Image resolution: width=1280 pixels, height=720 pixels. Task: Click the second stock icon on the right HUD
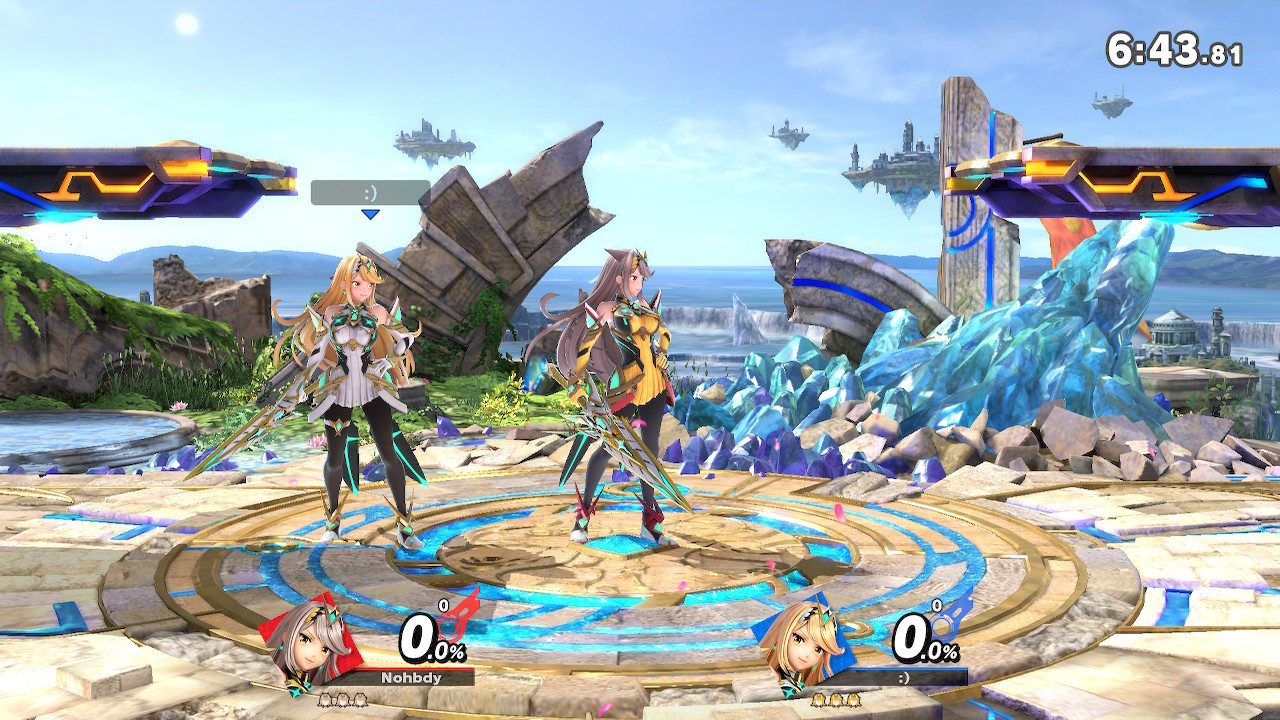[x=834, y=700]
